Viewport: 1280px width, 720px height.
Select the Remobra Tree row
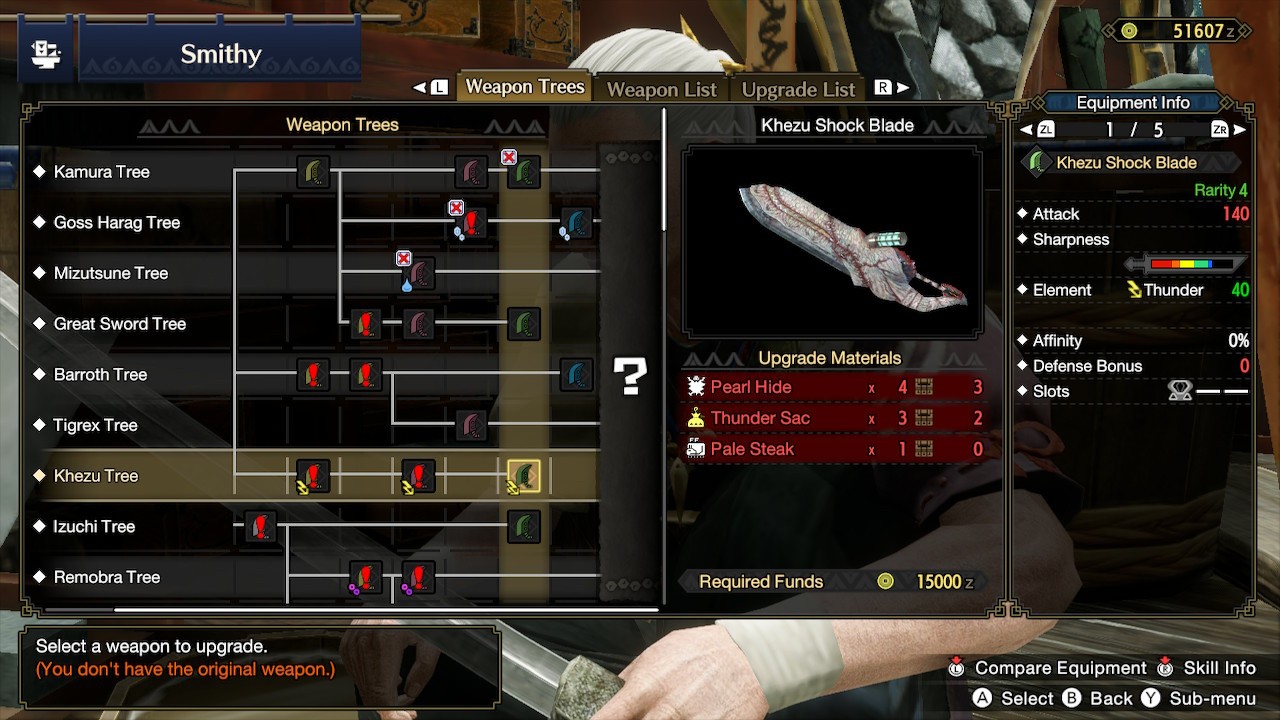(x=106, y=577)
